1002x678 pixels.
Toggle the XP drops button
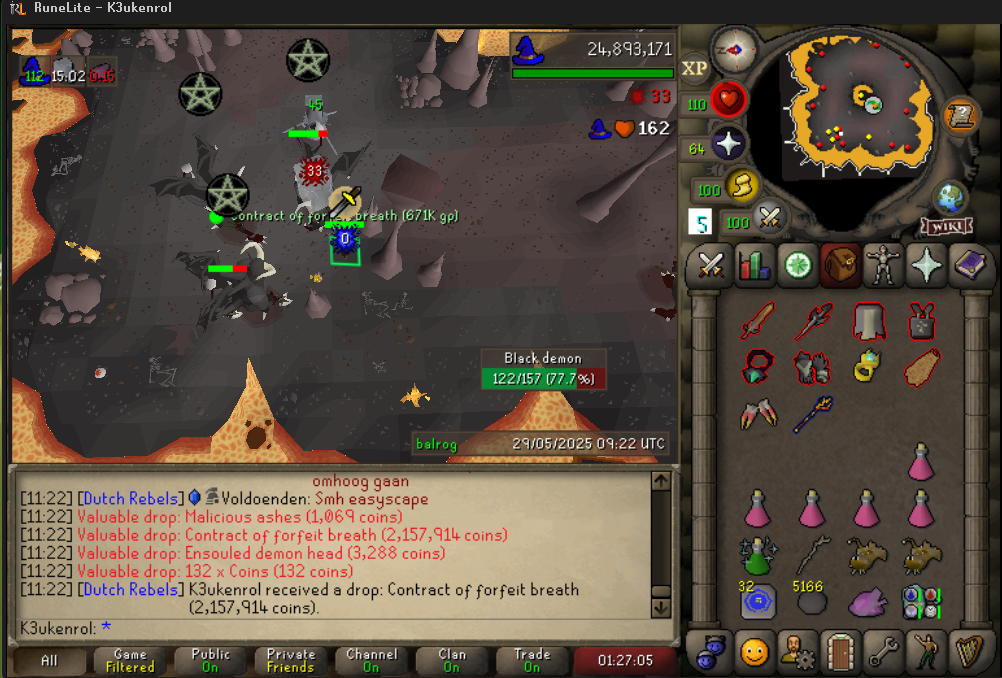coord(694,68)
